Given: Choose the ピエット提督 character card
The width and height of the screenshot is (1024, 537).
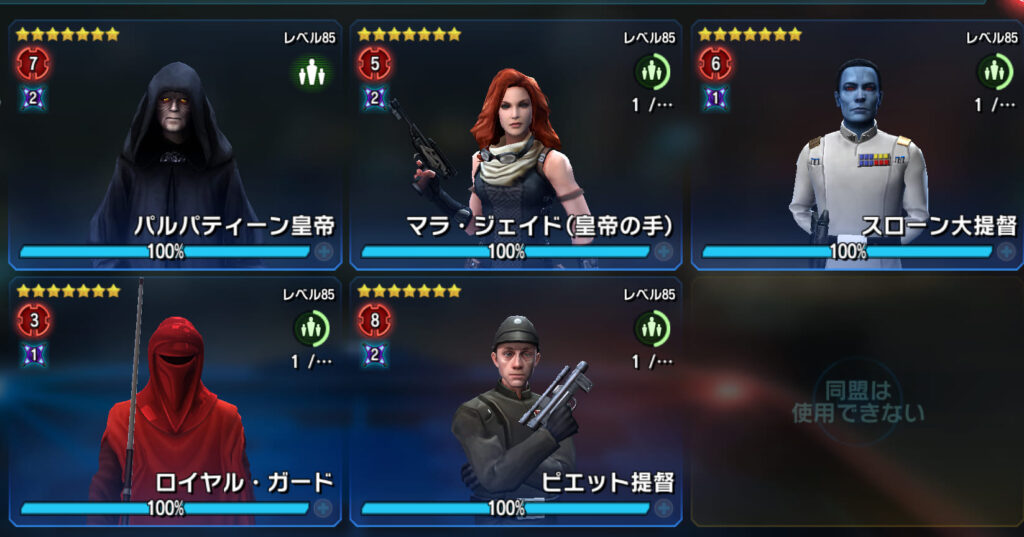Looking at the screenshot, I should (515, 400).
